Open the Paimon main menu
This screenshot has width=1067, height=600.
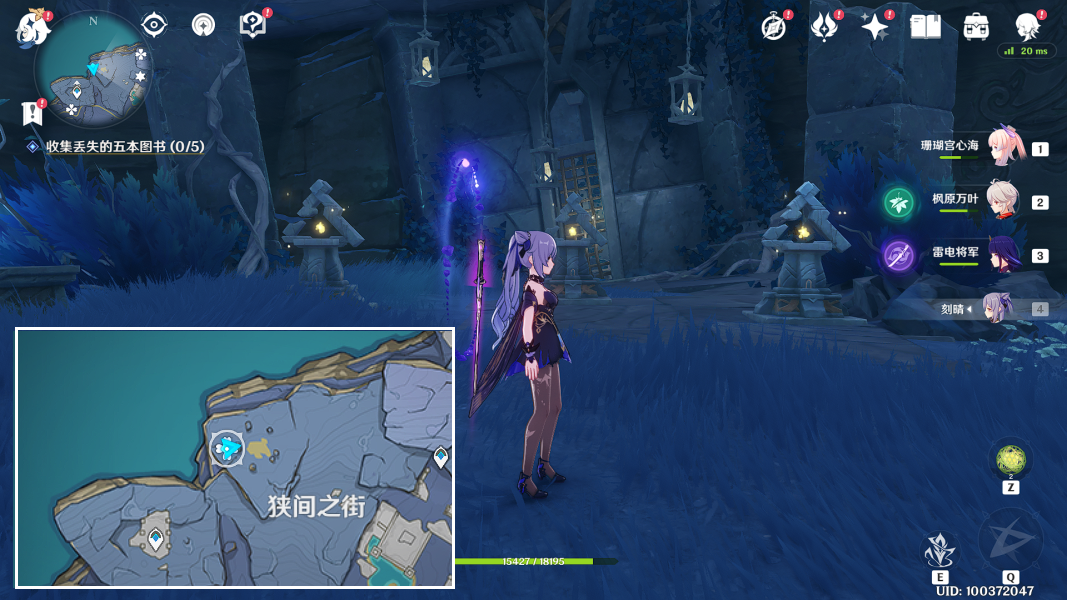point(33,27)
